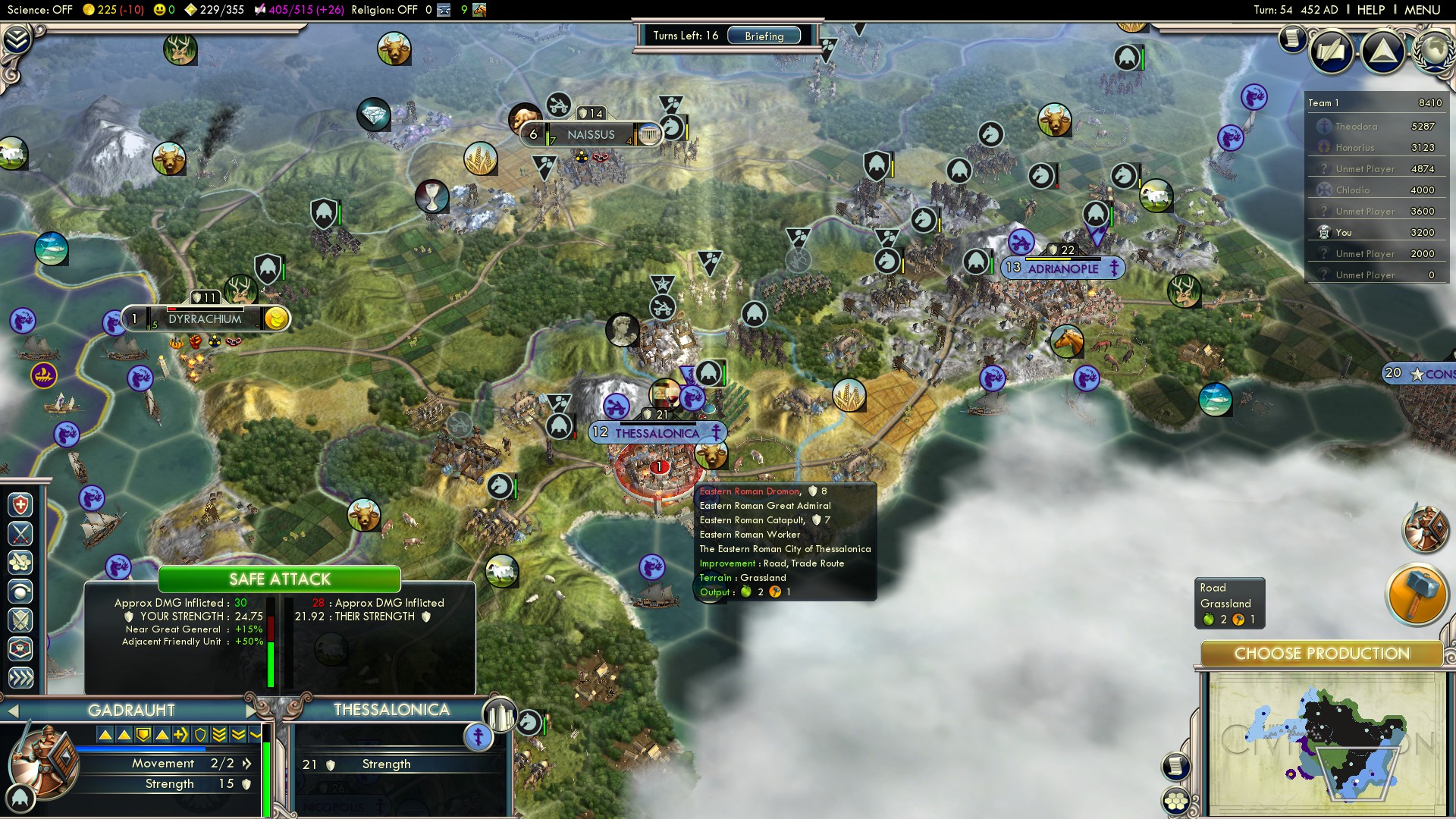
Task: Click the CHOOSE PRODUCTION banner
Action: tap(1321, 653)
